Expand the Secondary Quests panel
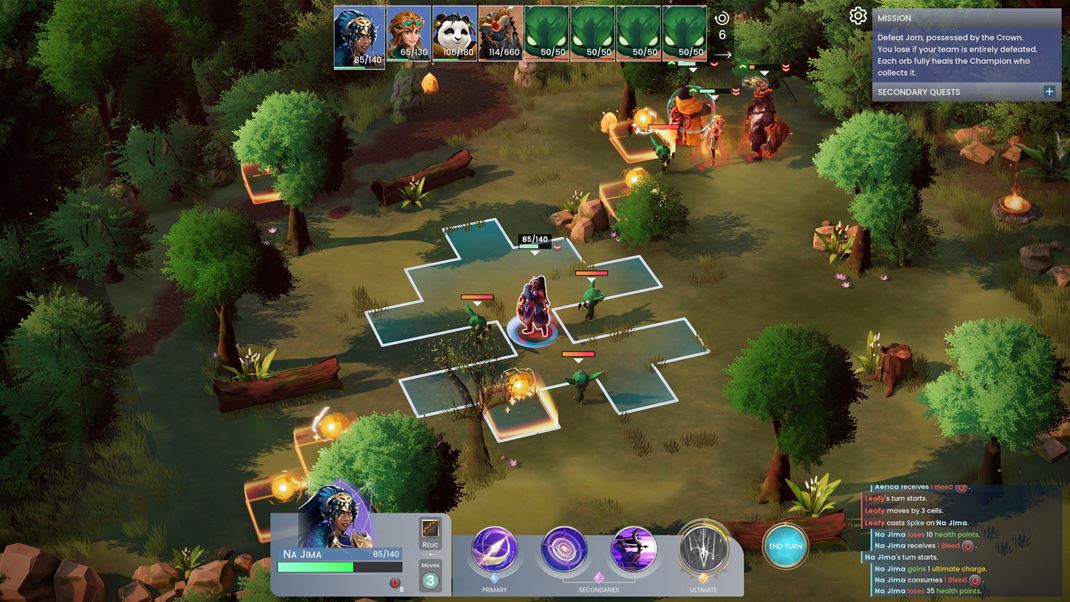Image resolution: width=1070 pixels, height=602 pixels. click(x=1049, y=92)
